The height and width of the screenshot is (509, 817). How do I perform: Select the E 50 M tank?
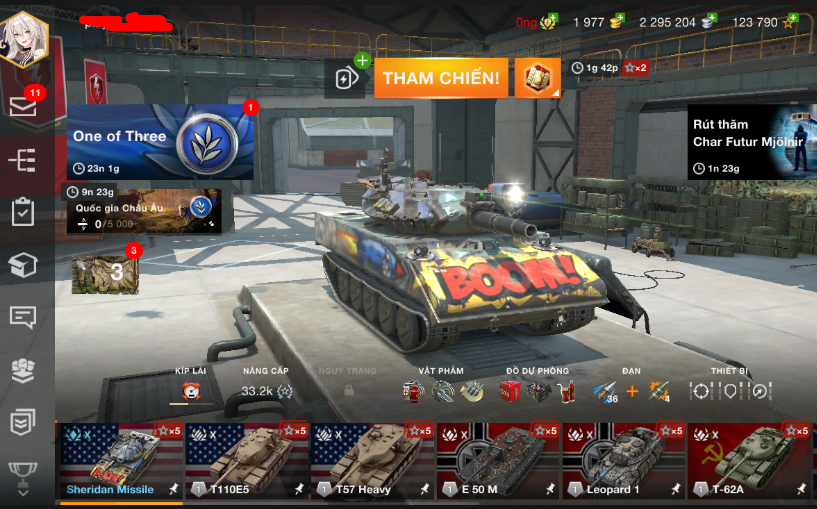[x=497, y=462]
